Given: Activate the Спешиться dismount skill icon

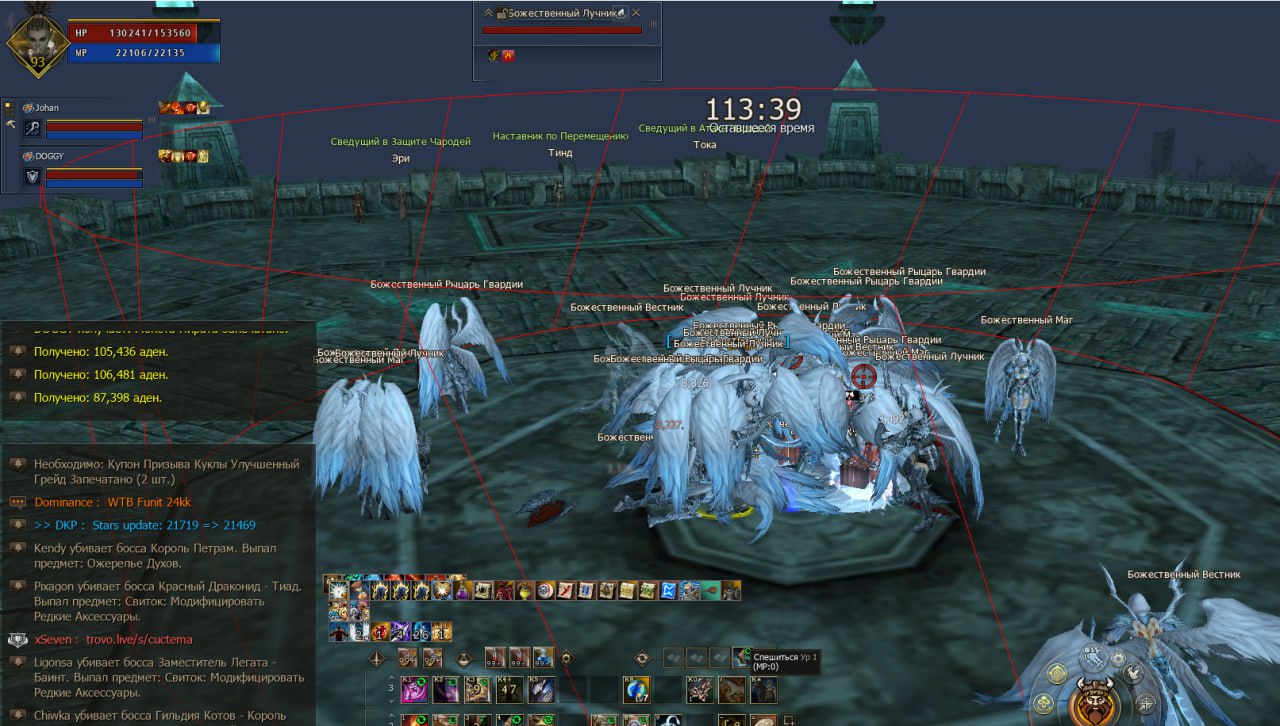Looking at the screenshot, I should click(x=742, y=657).
